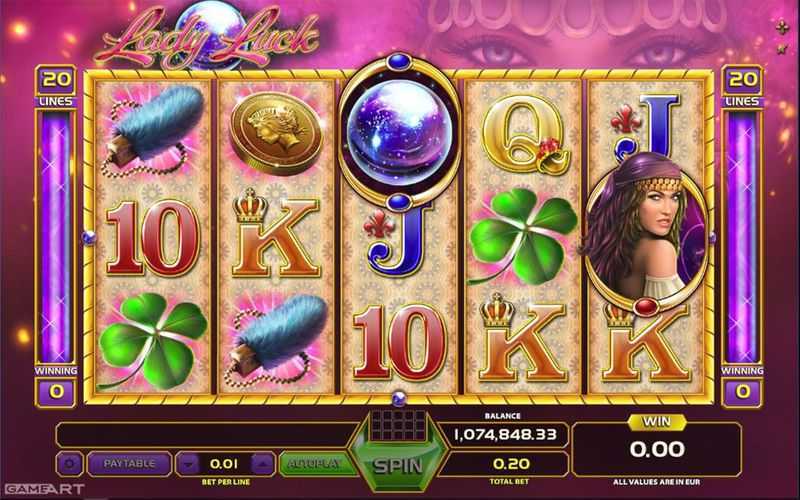800x500 pixels.
Task: Increase bet per line with the up arrow
Action: coord(262,464)
